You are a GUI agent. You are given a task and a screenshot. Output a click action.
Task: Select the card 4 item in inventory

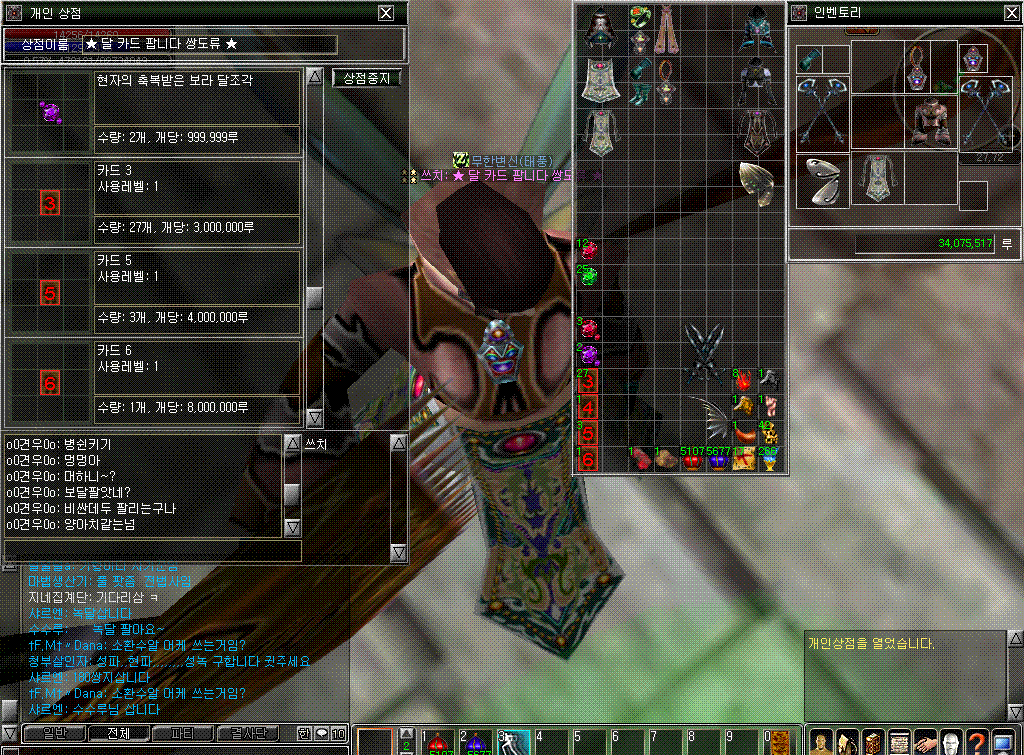pyautogui.click(x=588, y=408)
